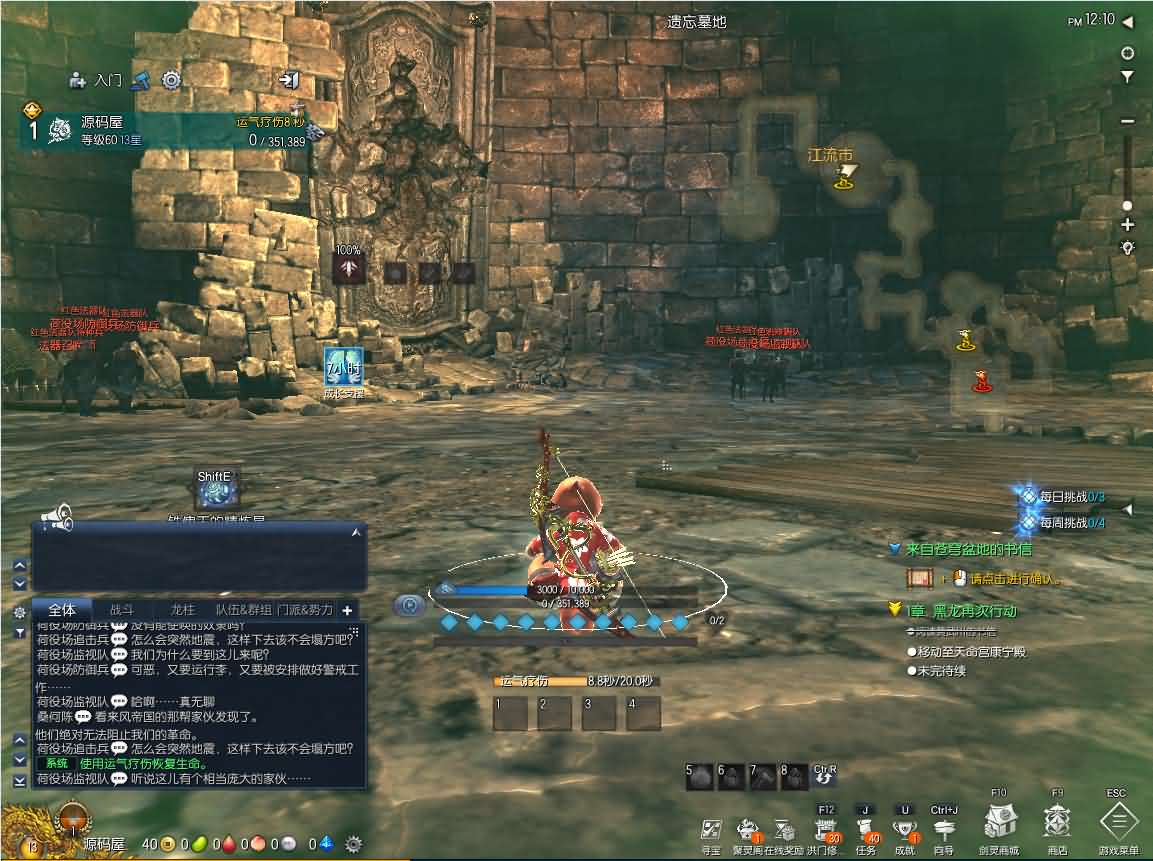Zoom in the map with plus button

tap(1127, 224)
